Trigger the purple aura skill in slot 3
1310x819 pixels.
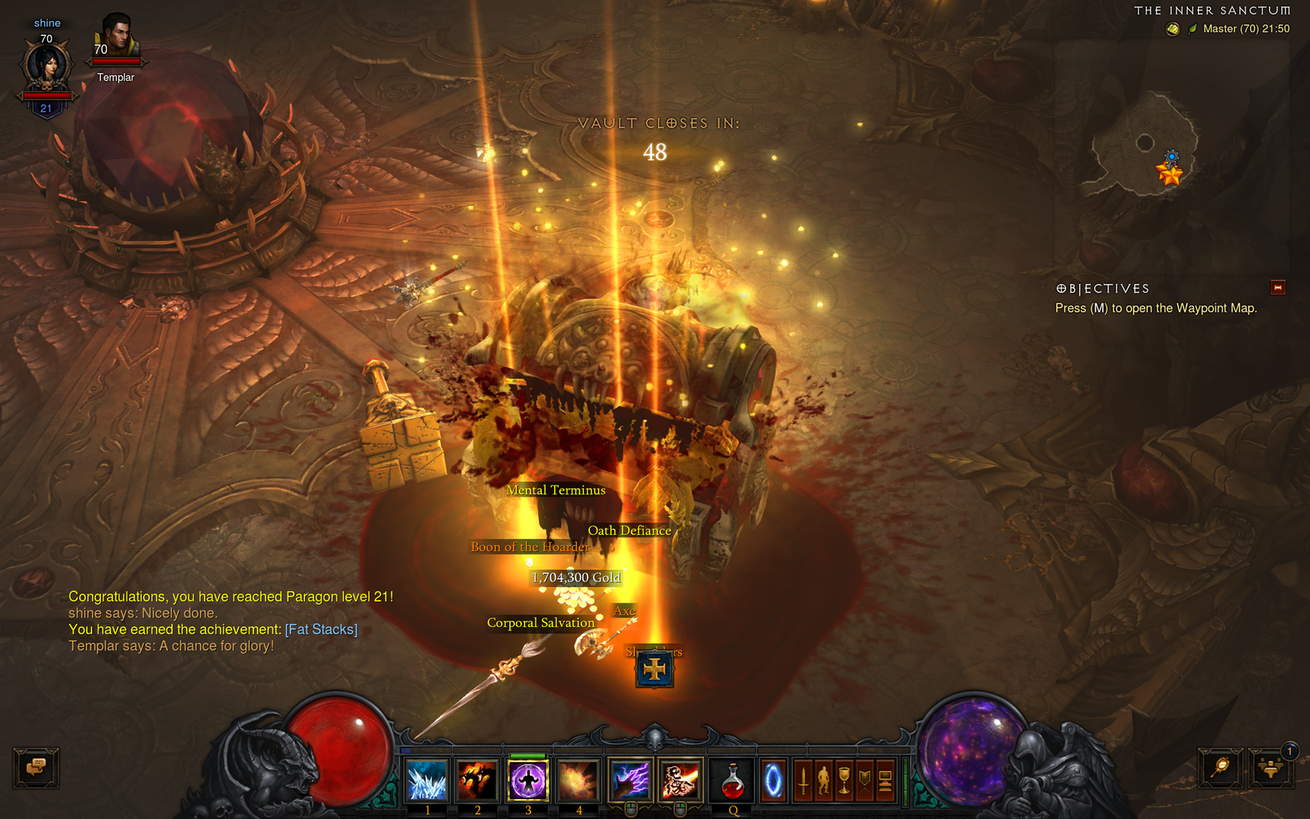(528, 779)
